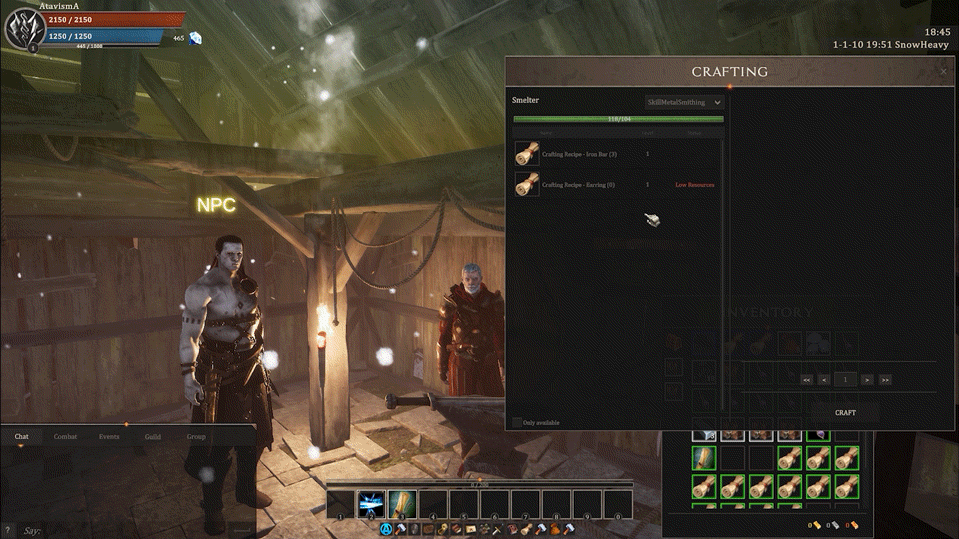Set craft quantity to minimum
Screen dimensions: 959x539
pos(806,380)
